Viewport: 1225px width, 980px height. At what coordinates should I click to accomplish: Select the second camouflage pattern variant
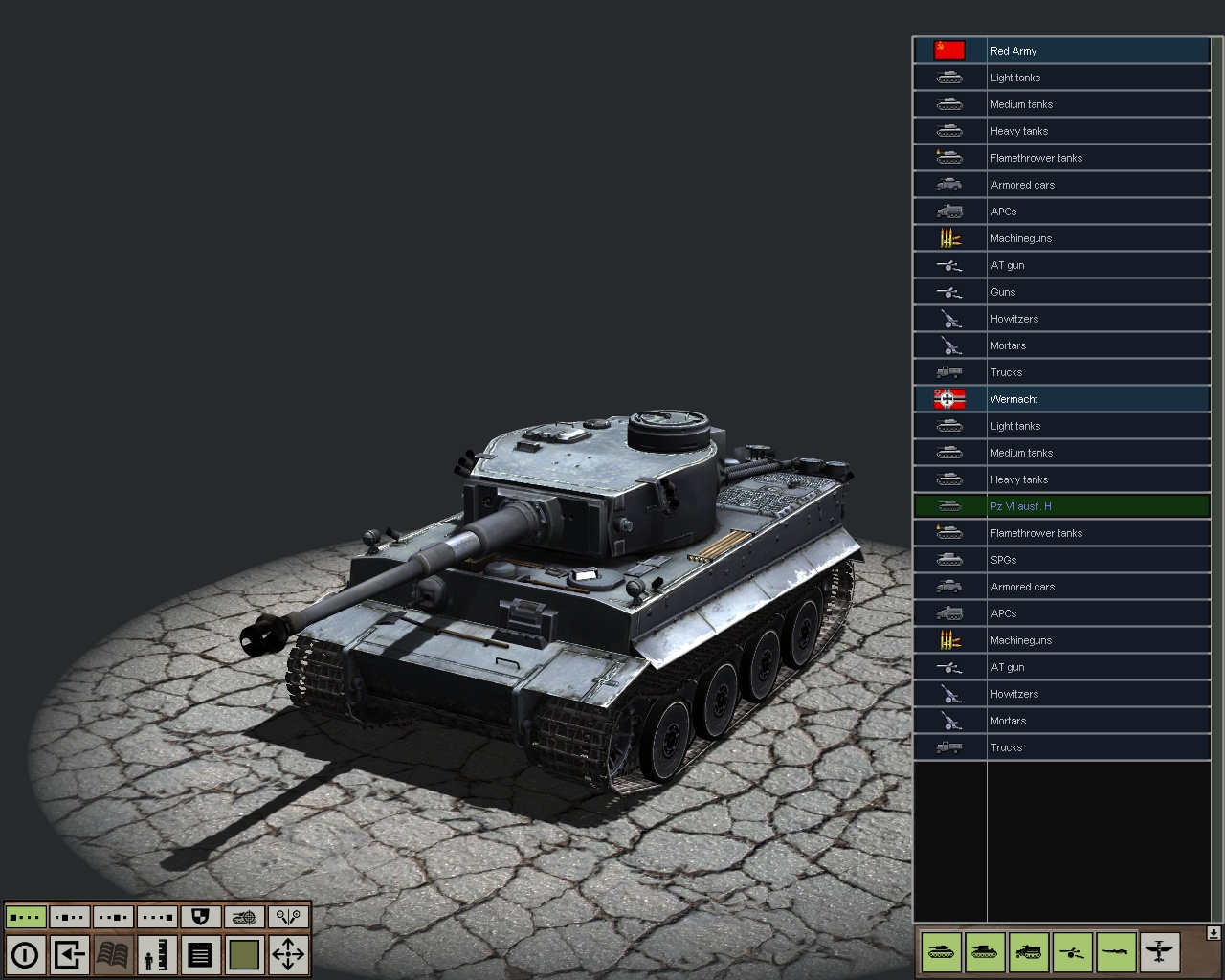coord(70,917)
